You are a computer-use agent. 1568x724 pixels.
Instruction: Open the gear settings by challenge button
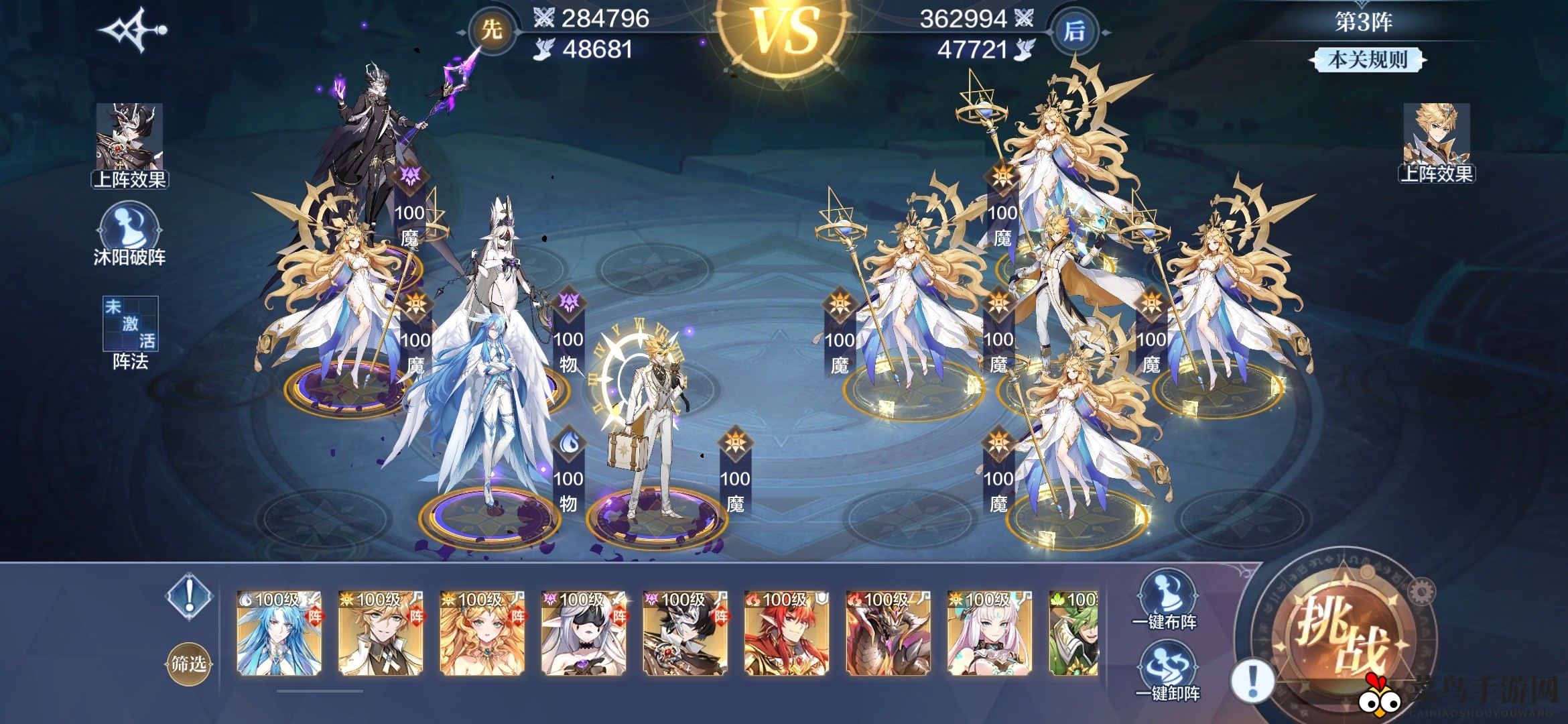pyautogui.click(x=1421, y=593)
